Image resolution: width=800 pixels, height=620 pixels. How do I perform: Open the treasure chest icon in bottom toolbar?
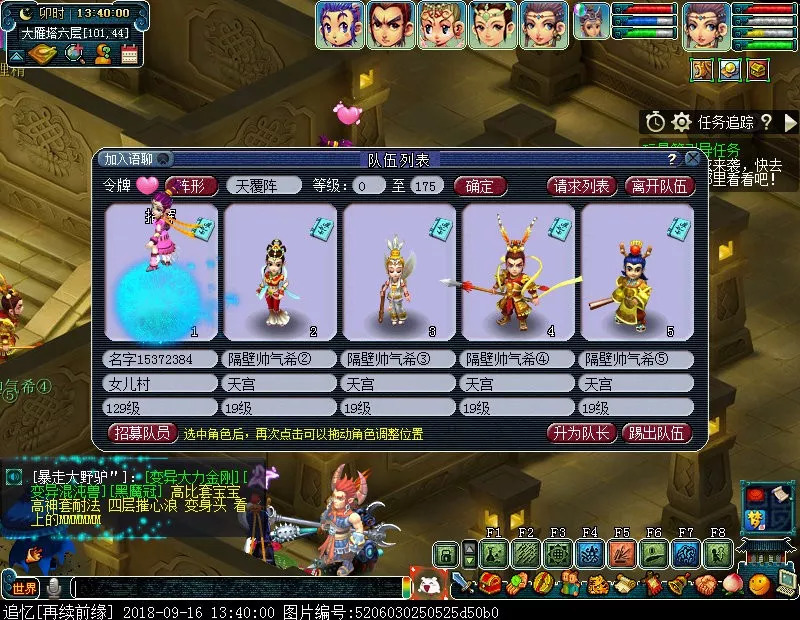(x=489, y=584)
